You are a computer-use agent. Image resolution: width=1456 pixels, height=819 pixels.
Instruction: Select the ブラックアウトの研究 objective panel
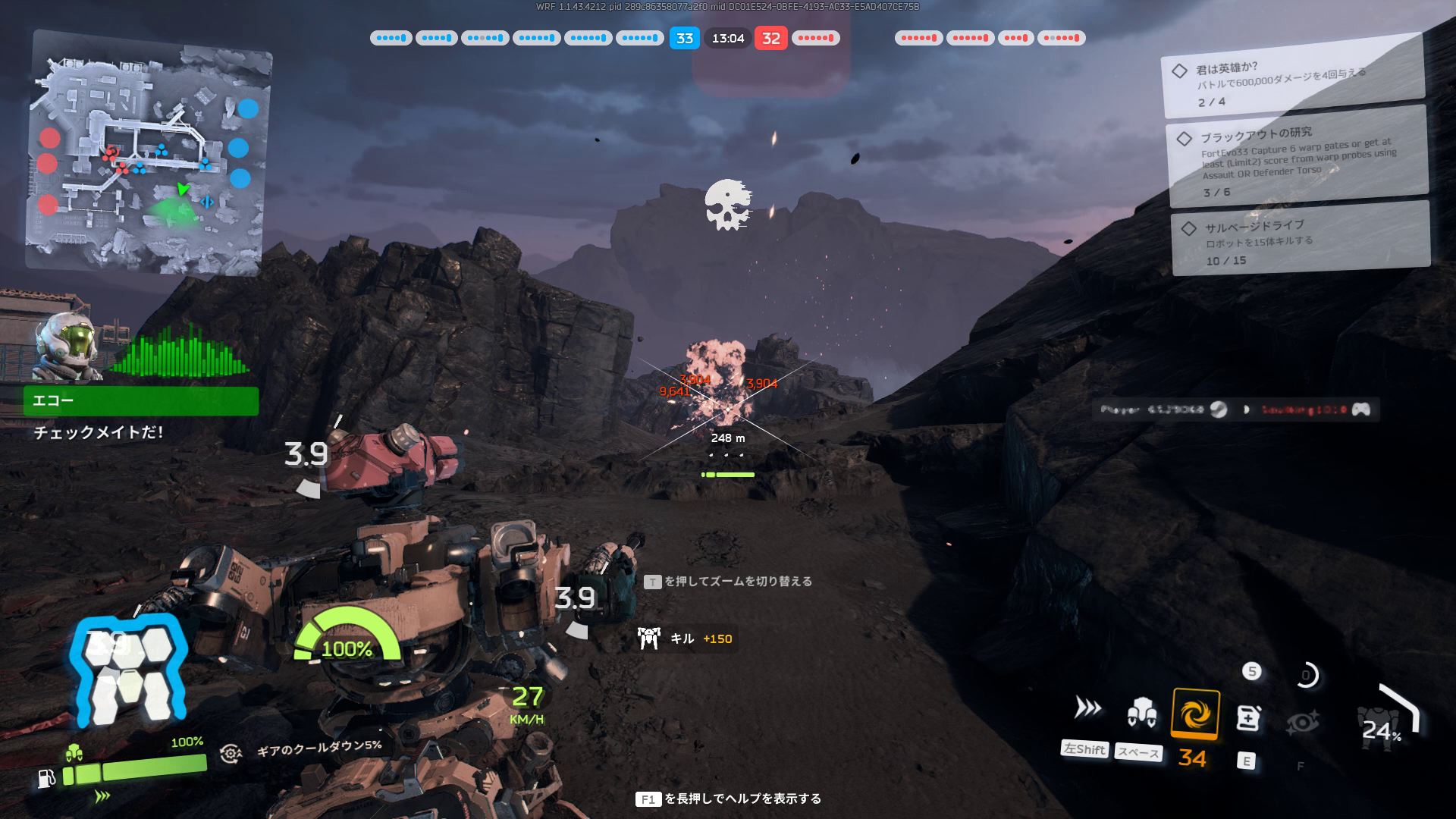tap(1298, 161)
